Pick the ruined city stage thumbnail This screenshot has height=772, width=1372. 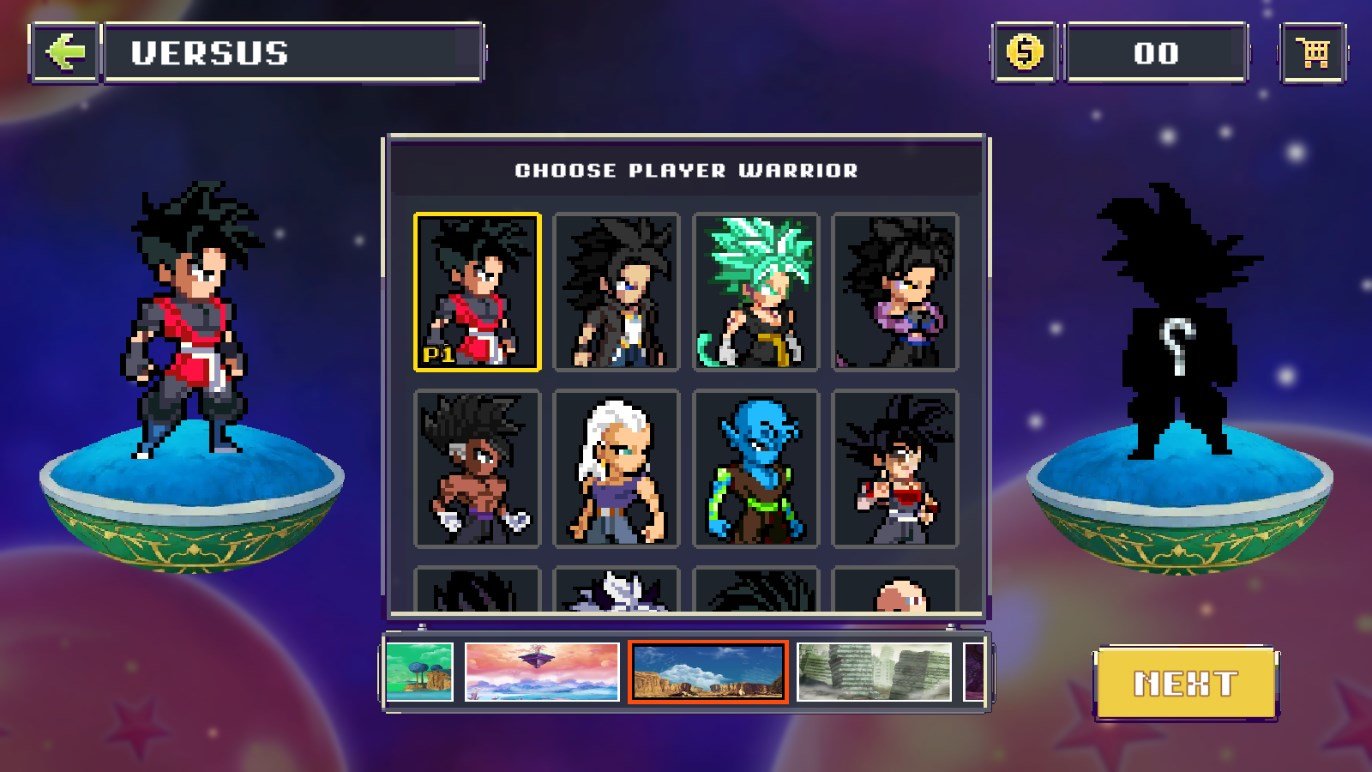(x=875, y=672)
